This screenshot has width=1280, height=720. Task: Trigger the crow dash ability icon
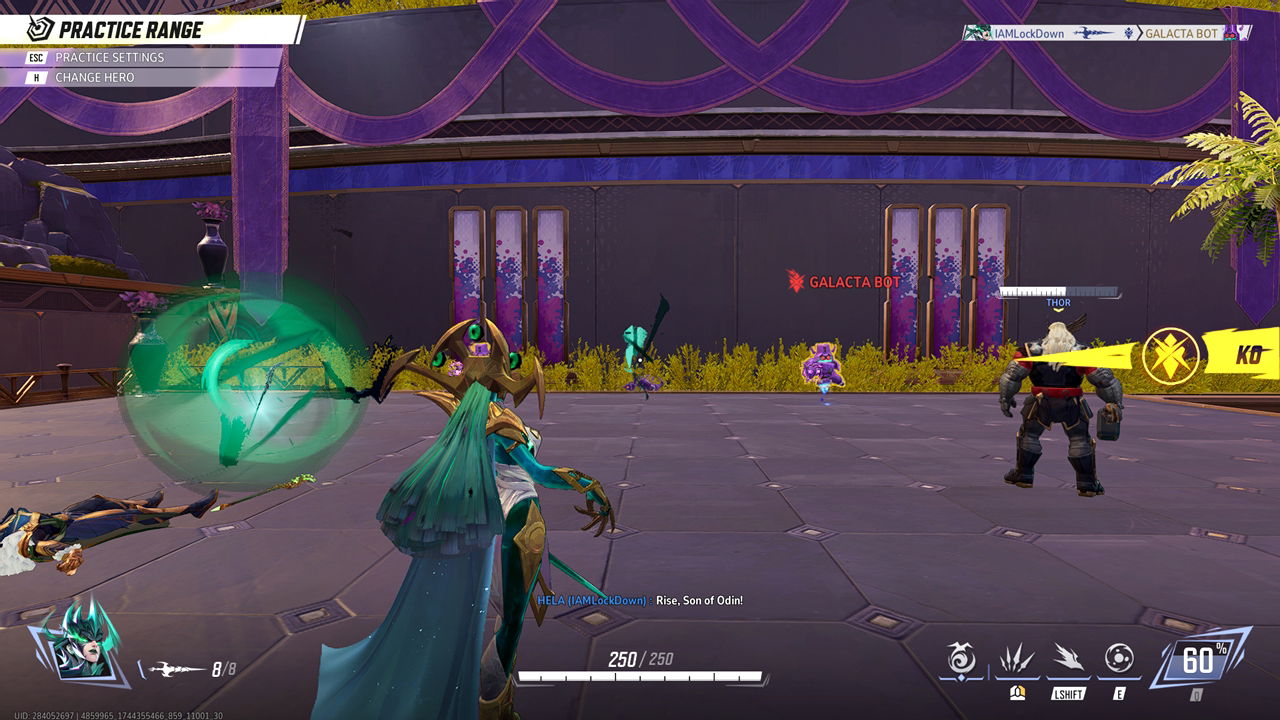tap(1068, 660)
